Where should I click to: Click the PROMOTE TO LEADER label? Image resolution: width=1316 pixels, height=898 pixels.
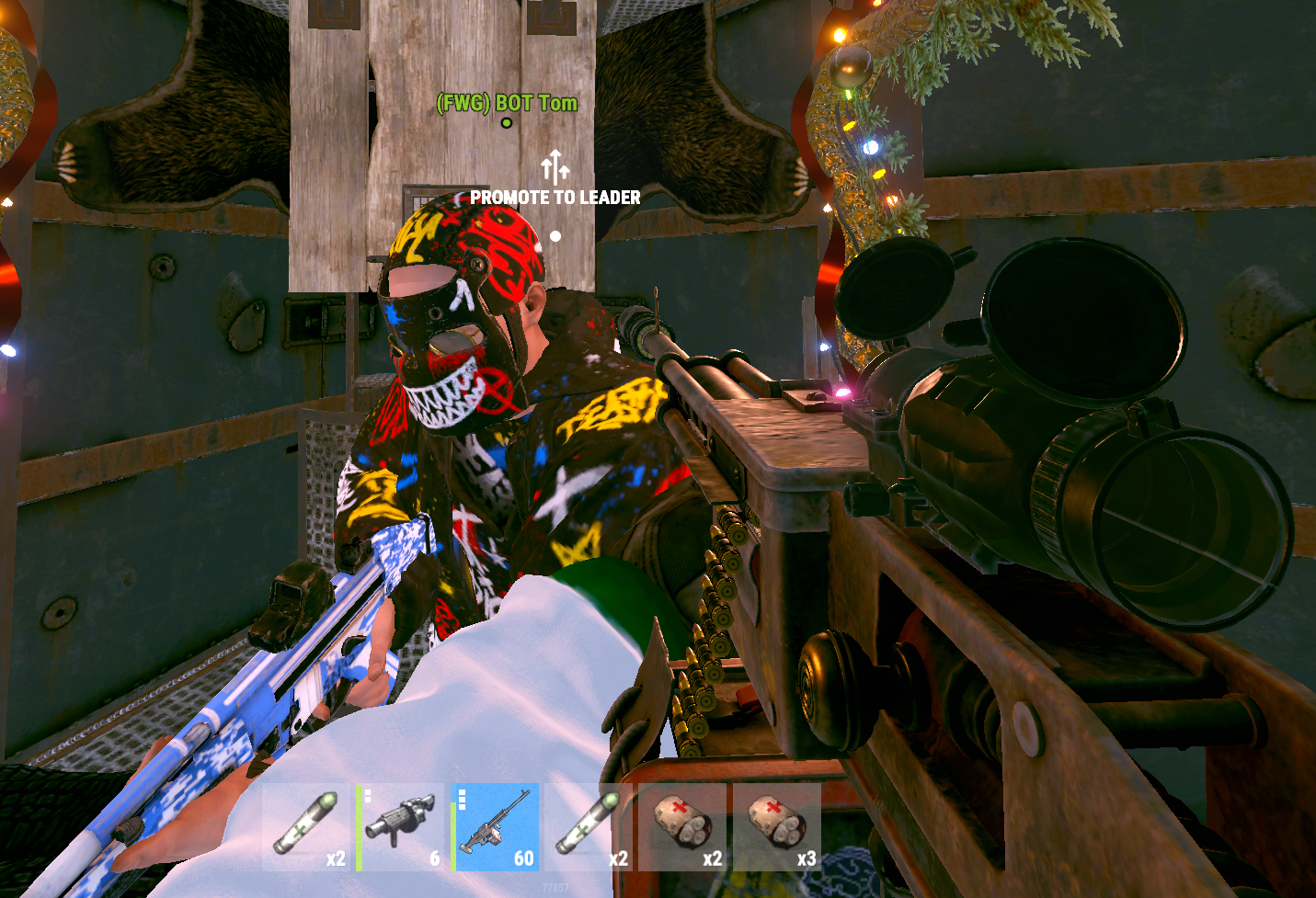coord(555,197)
